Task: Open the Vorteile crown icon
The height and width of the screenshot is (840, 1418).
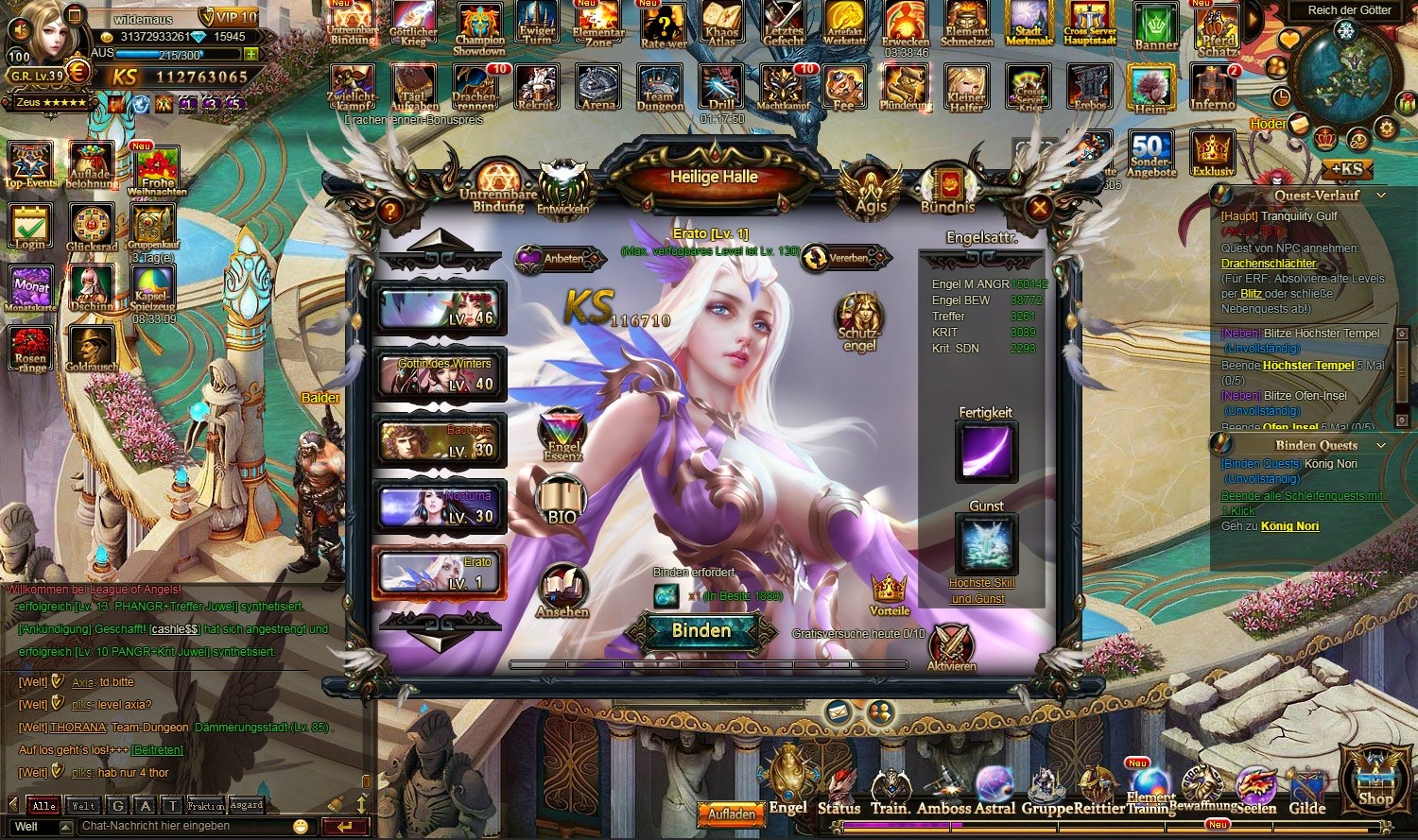Action: click(889, 593)
